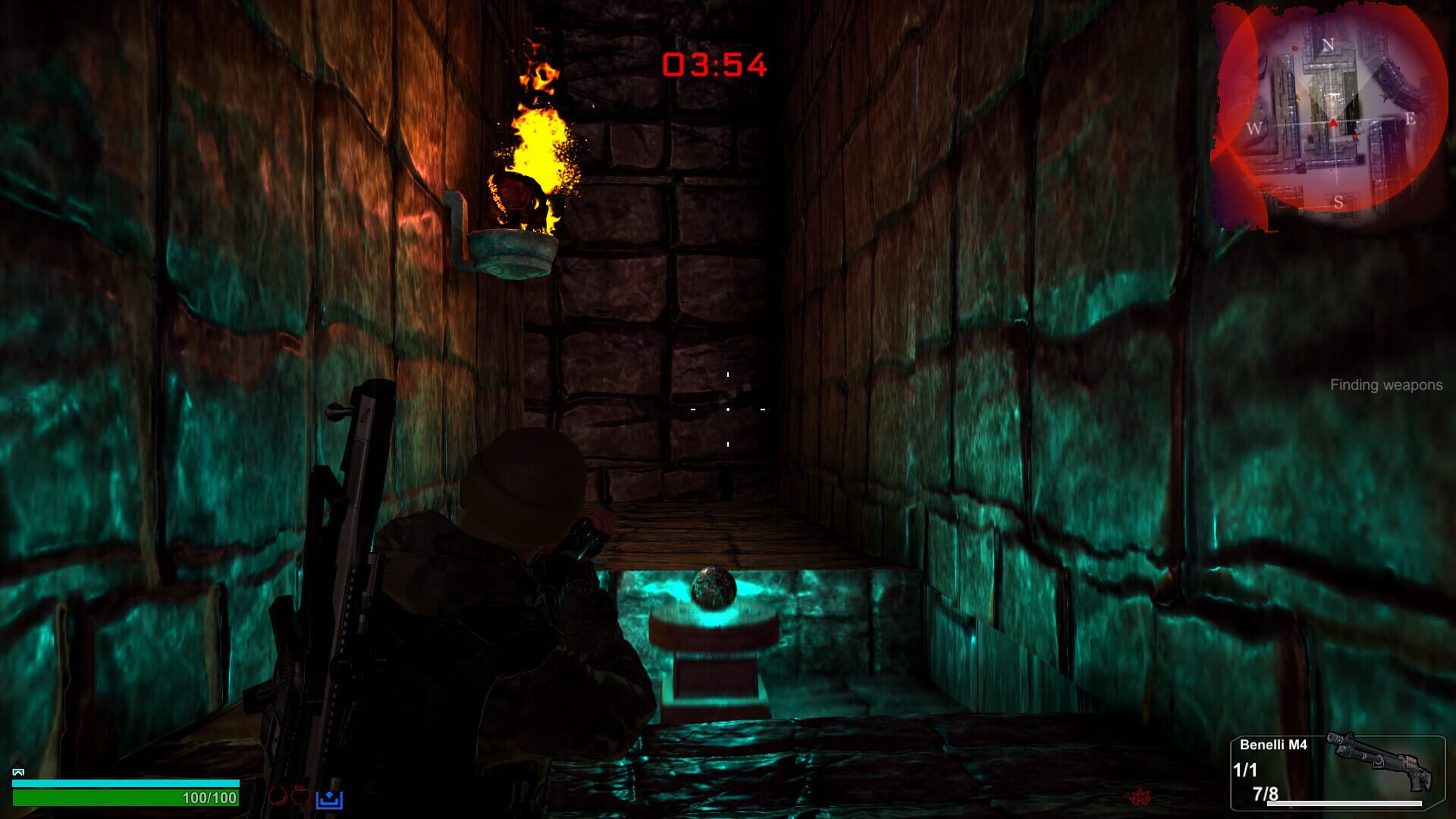
Task: Select the Benelli M4 weapon name label
Action: click(x=1274, y=745)
